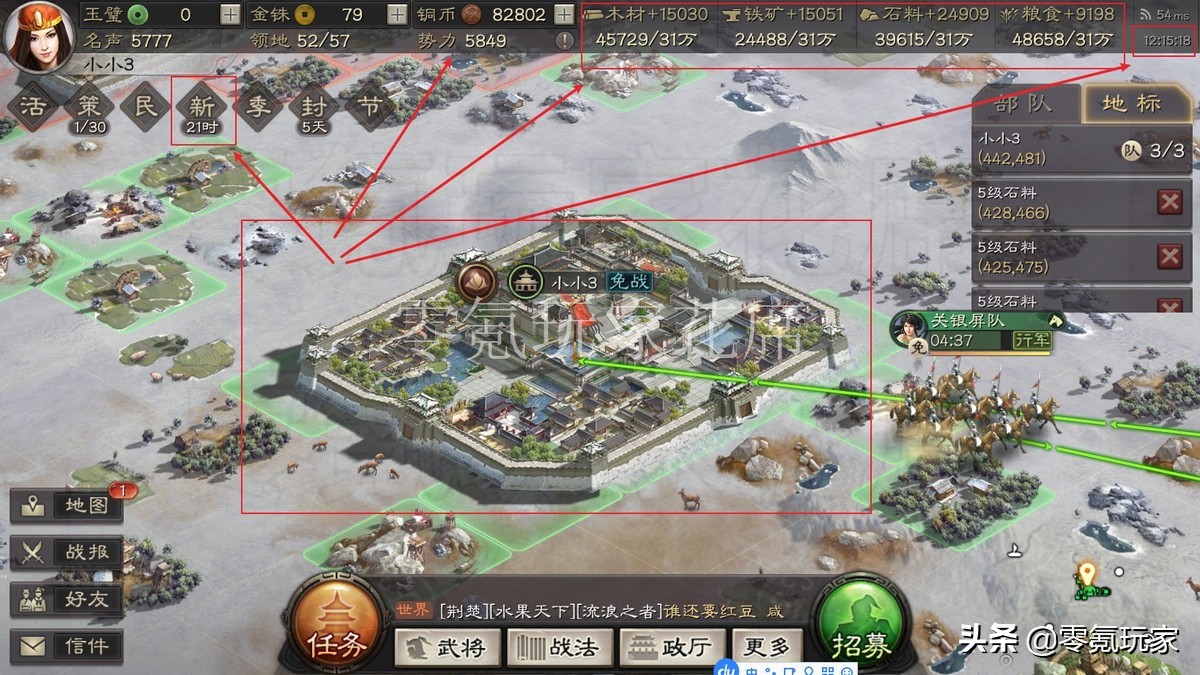
Task: Switch to the 部队 troops tab
Action: tap(1024, 104)
